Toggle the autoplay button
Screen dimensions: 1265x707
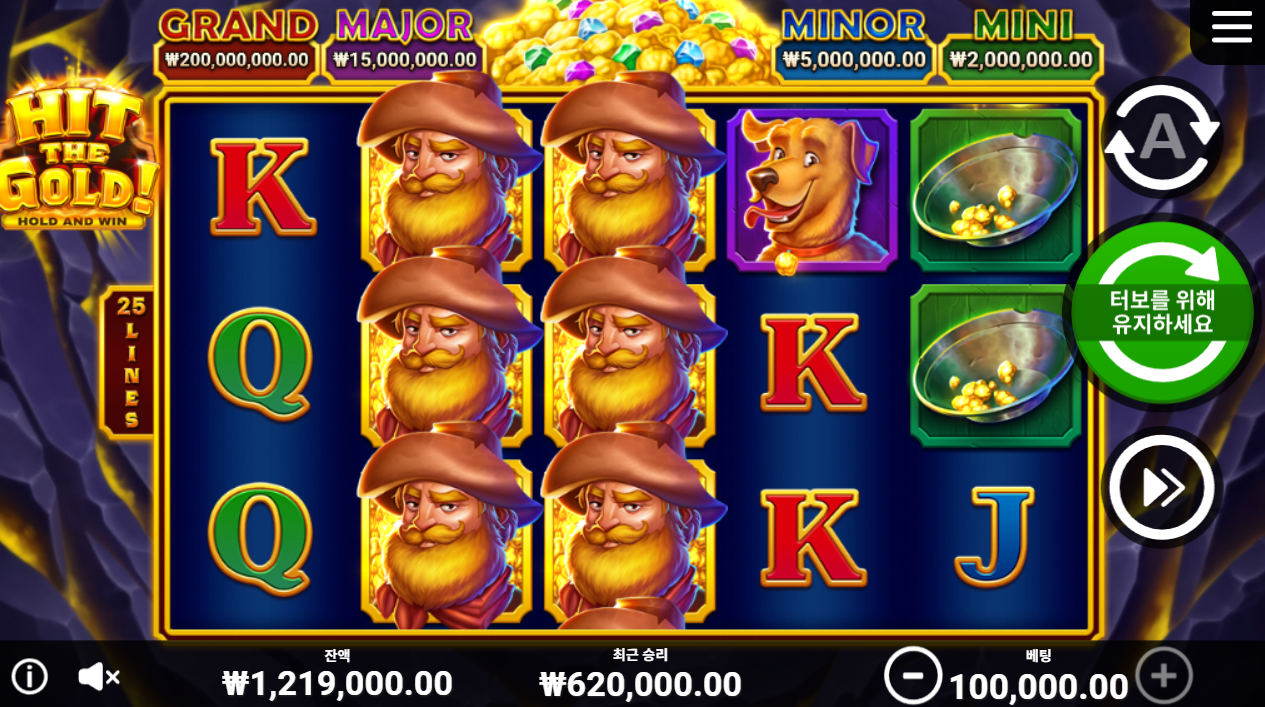1162,139
